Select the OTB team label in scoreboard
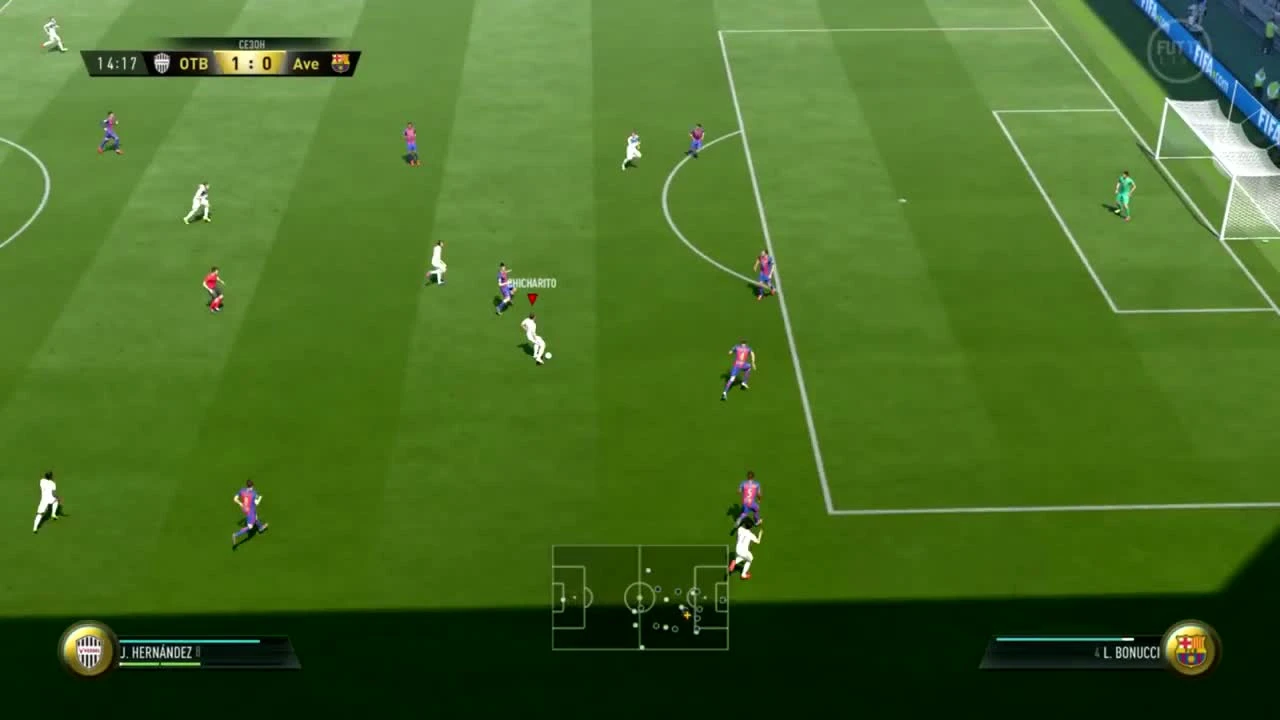 point(192,63)
